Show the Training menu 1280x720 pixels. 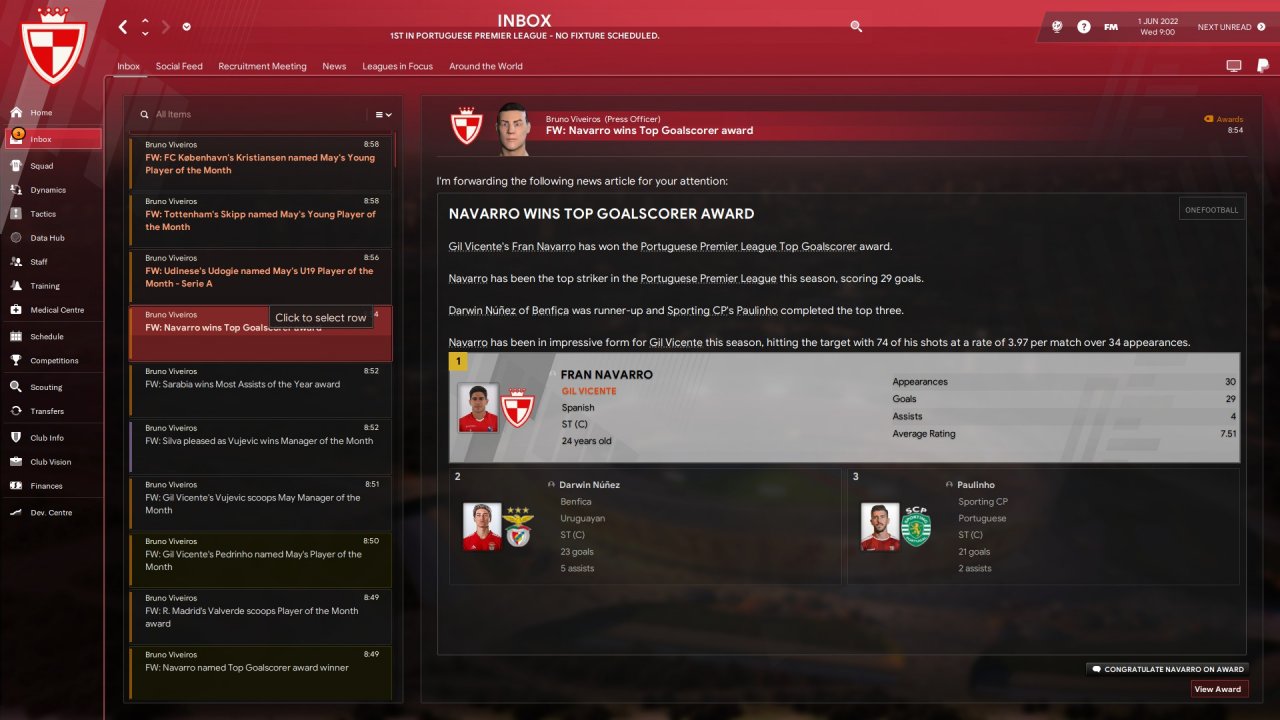(x=45, y=286)
